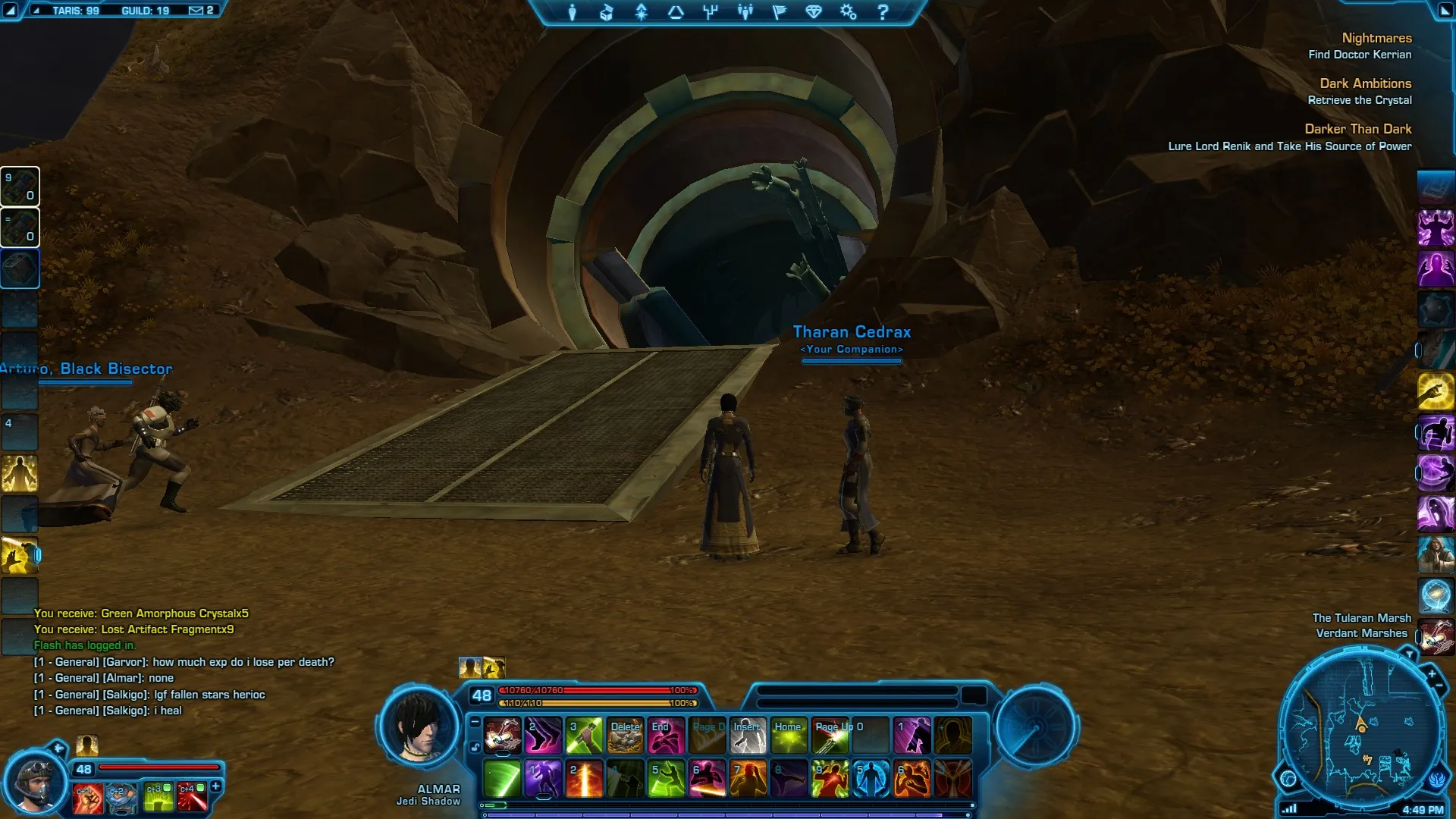This screenshot has width=1456, height=819.
Task: Zoom in the minimap with plus button
Action: (x=1432, y=673)
